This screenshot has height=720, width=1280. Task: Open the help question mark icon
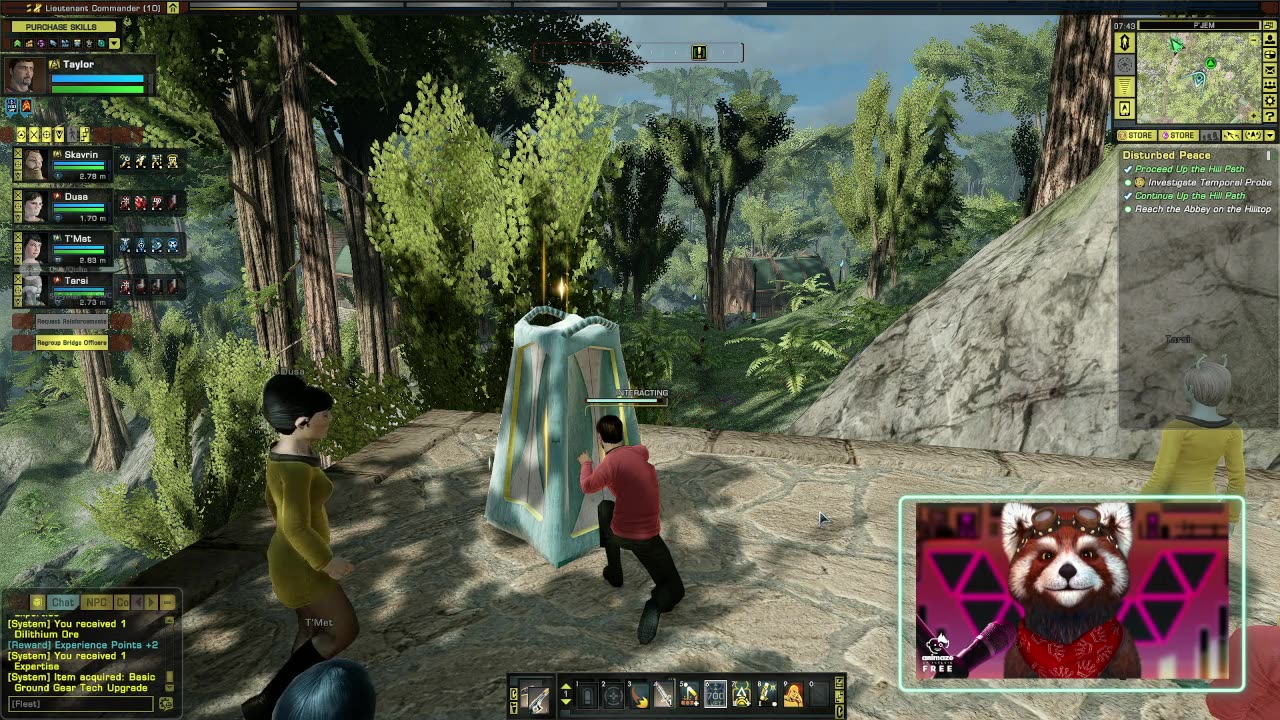[x=1270, y=116]
